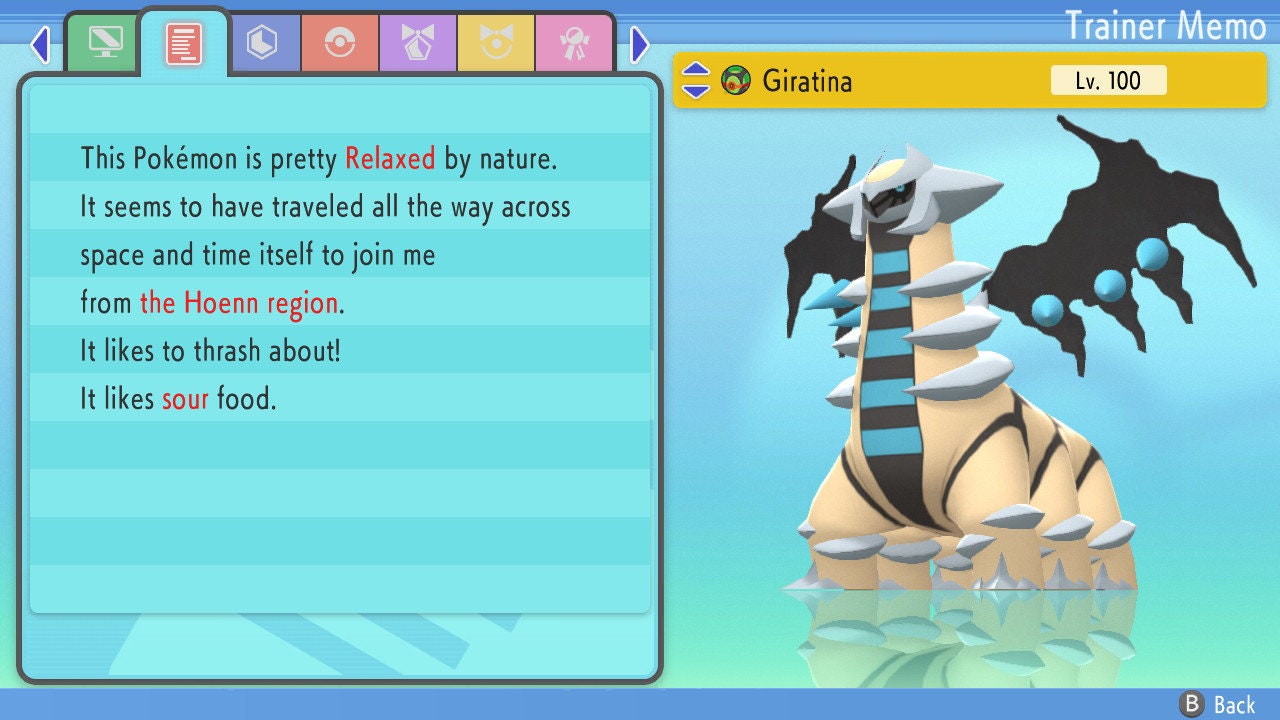Show the orange Poké Ball moves tab

340,43
